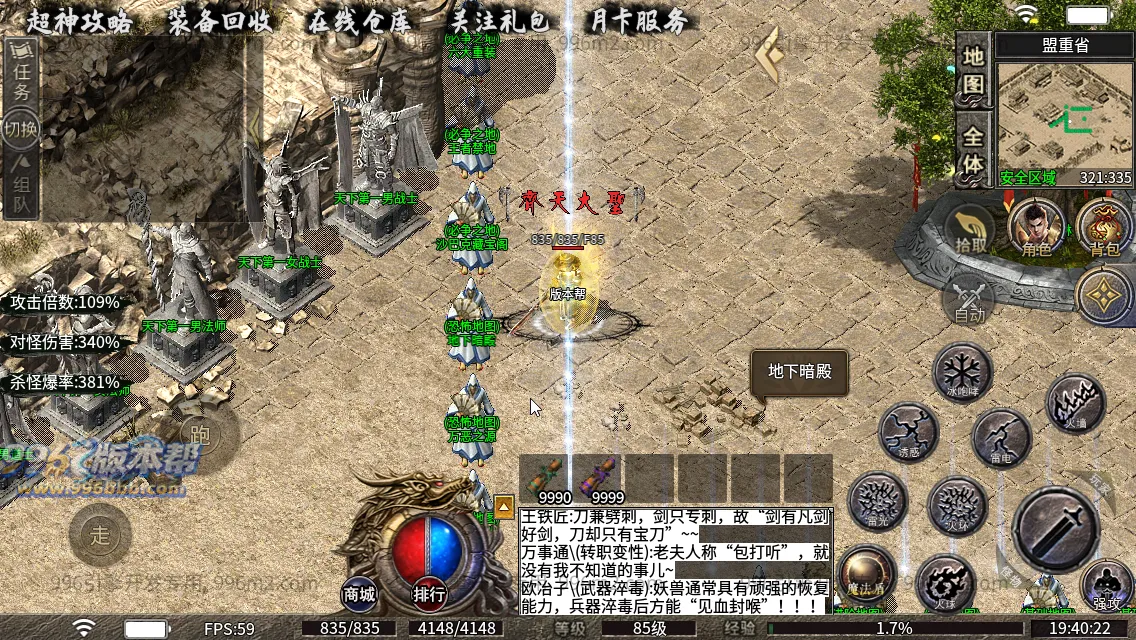Image resolution: width=1136 pixels, height=640 pixels.
Task: Cast the 冰咆哮 snowflake skill
Action: pyautogui.click(x=962, y=371)
